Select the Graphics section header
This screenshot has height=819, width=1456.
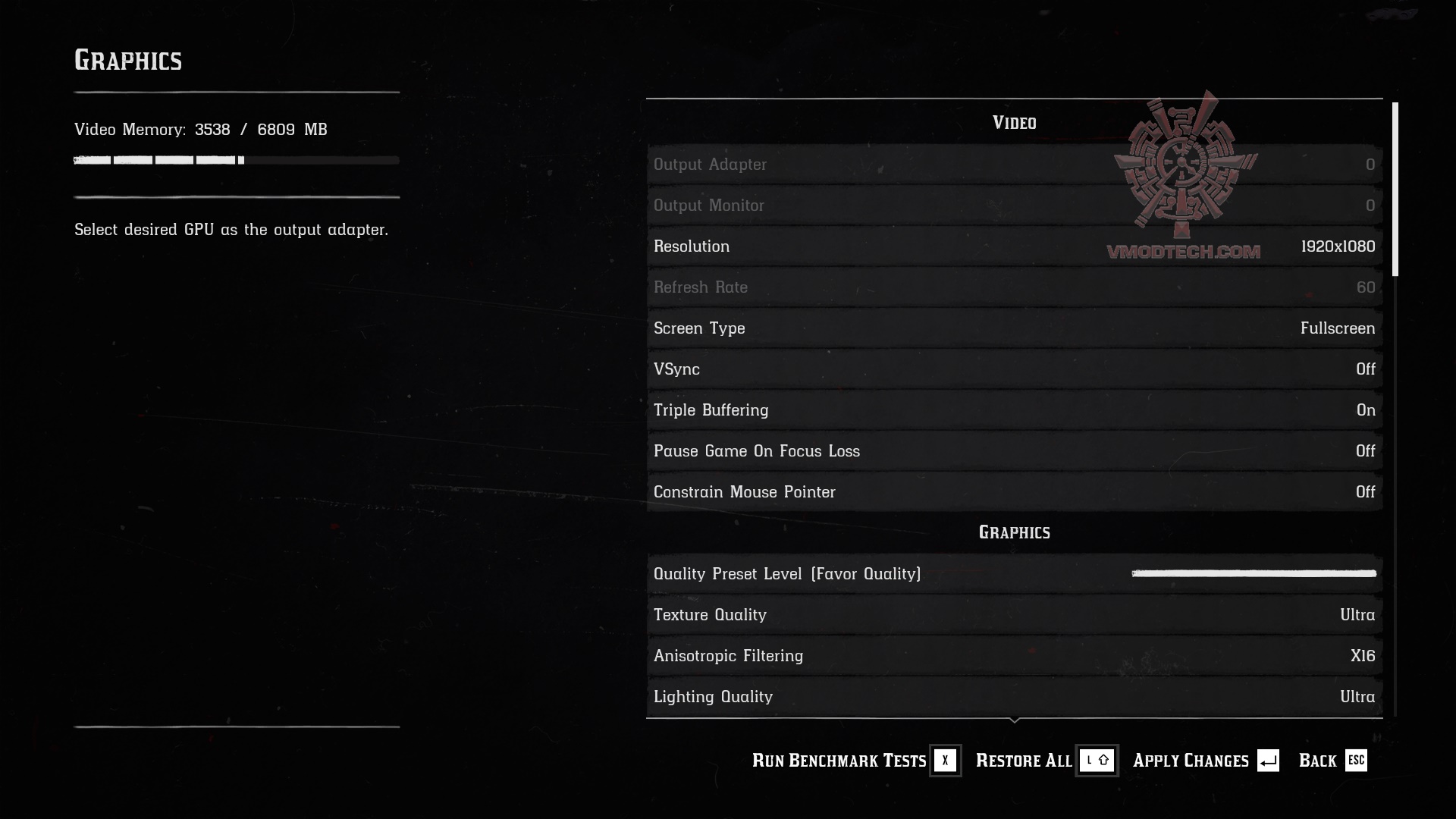coord(1015,532)
